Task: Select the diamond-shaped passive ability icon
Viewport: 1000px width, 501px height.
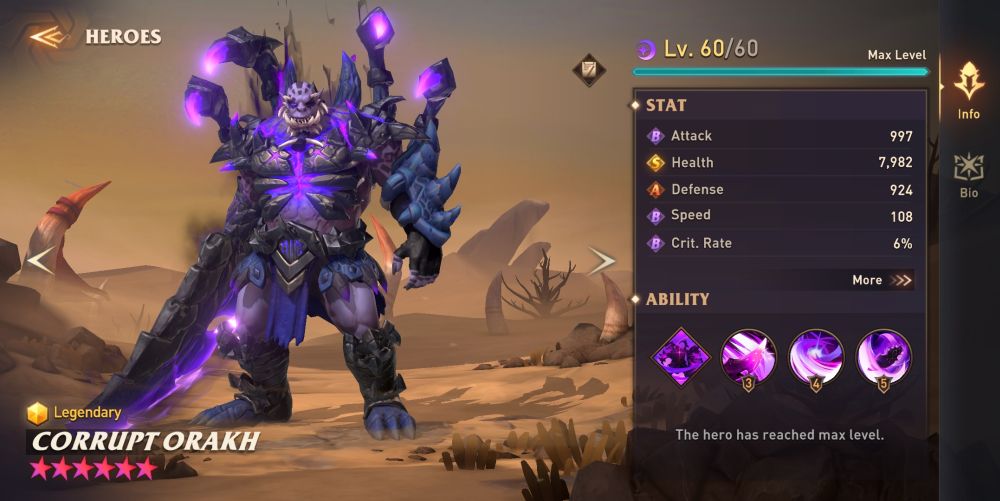Action: [x=681, y=355]
